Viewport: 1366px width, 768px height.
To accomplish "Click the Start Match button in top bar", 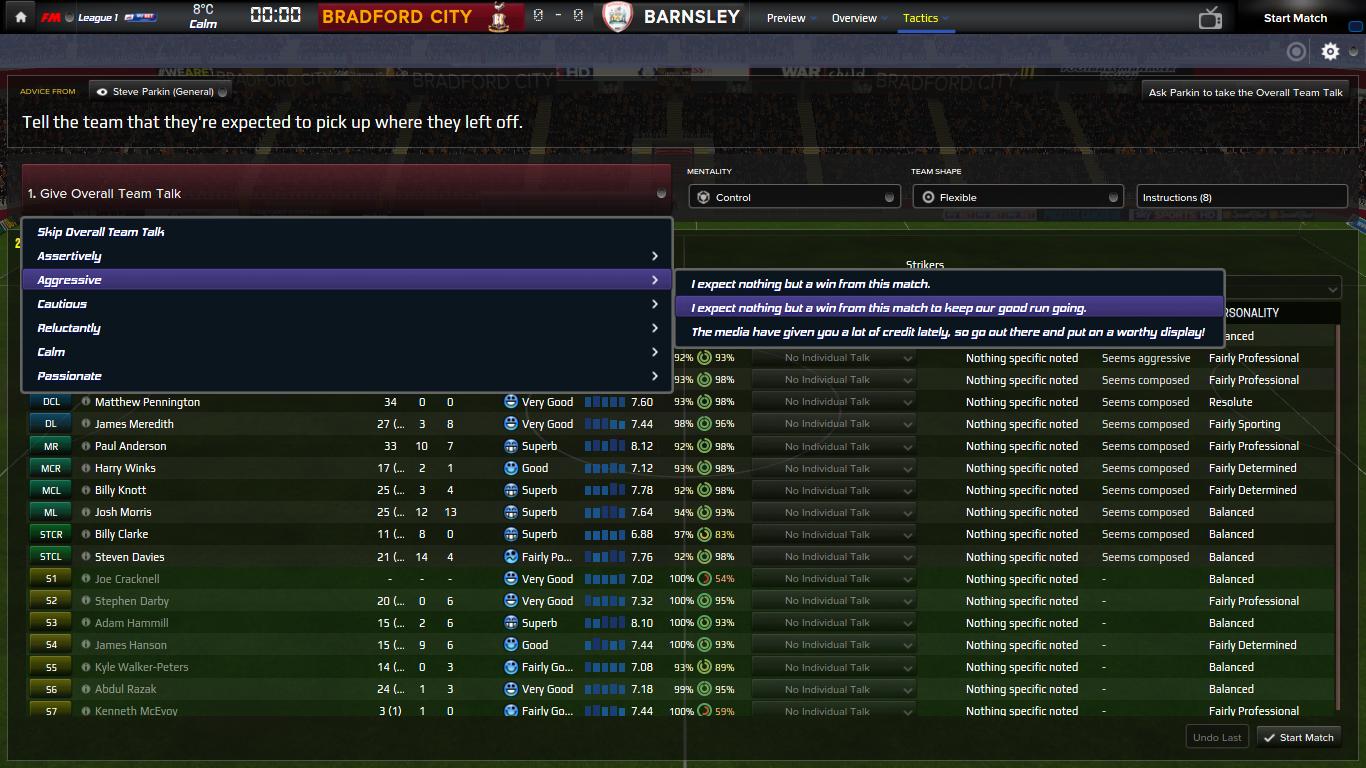I will click(x=1295, y=18).
